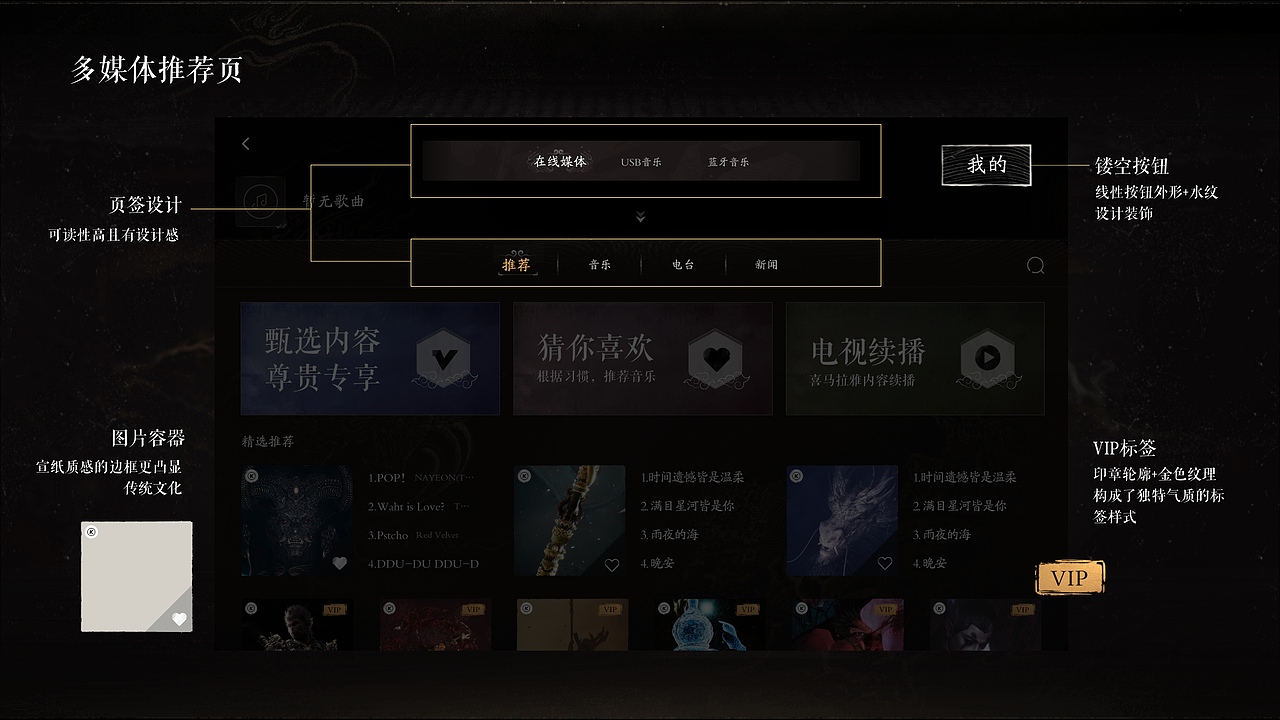Switch to the 电台 tab

click(682, 264)
